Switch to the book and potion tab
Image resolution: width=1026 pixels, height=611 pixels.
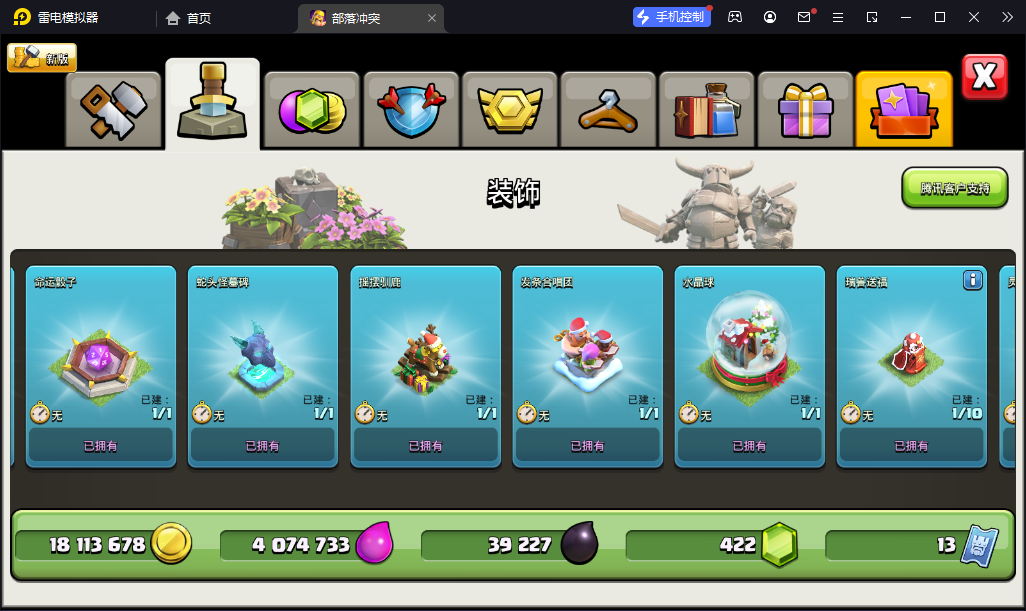click(x=706, y=109)
